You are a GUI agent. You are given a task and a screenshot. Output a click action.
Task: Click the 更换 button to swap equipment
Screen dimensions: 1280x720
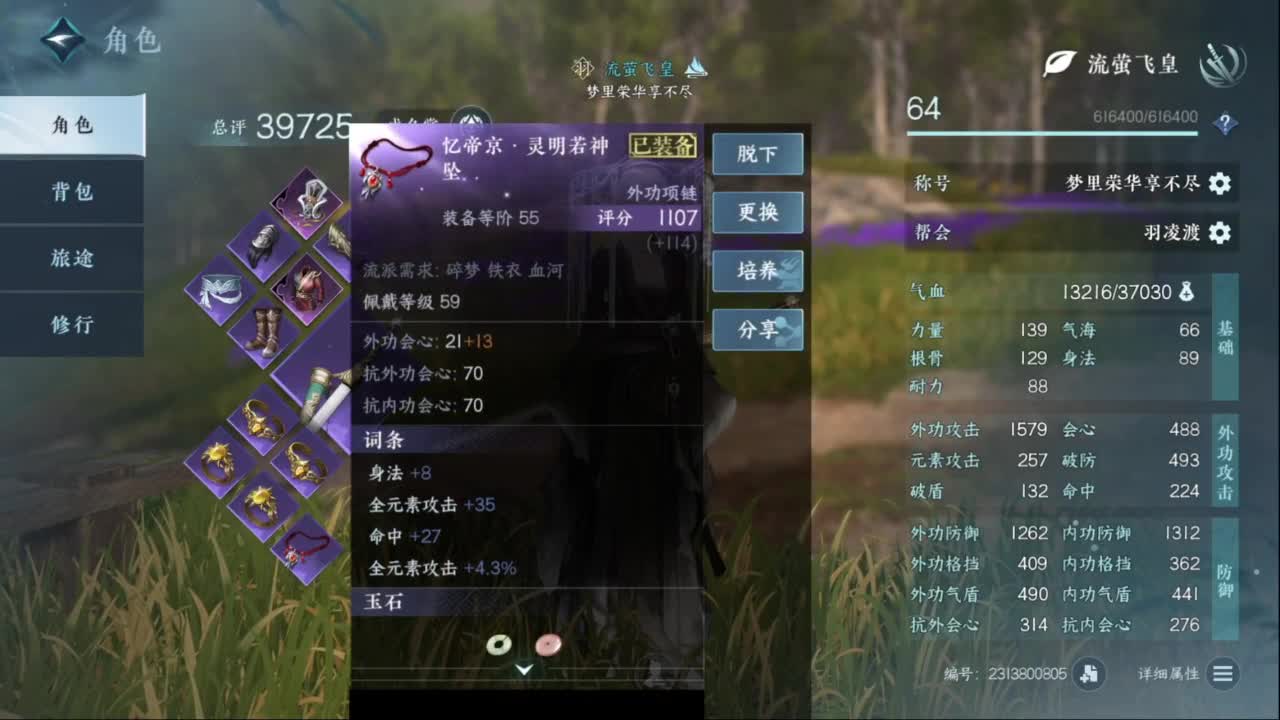[x=758, y=212]
